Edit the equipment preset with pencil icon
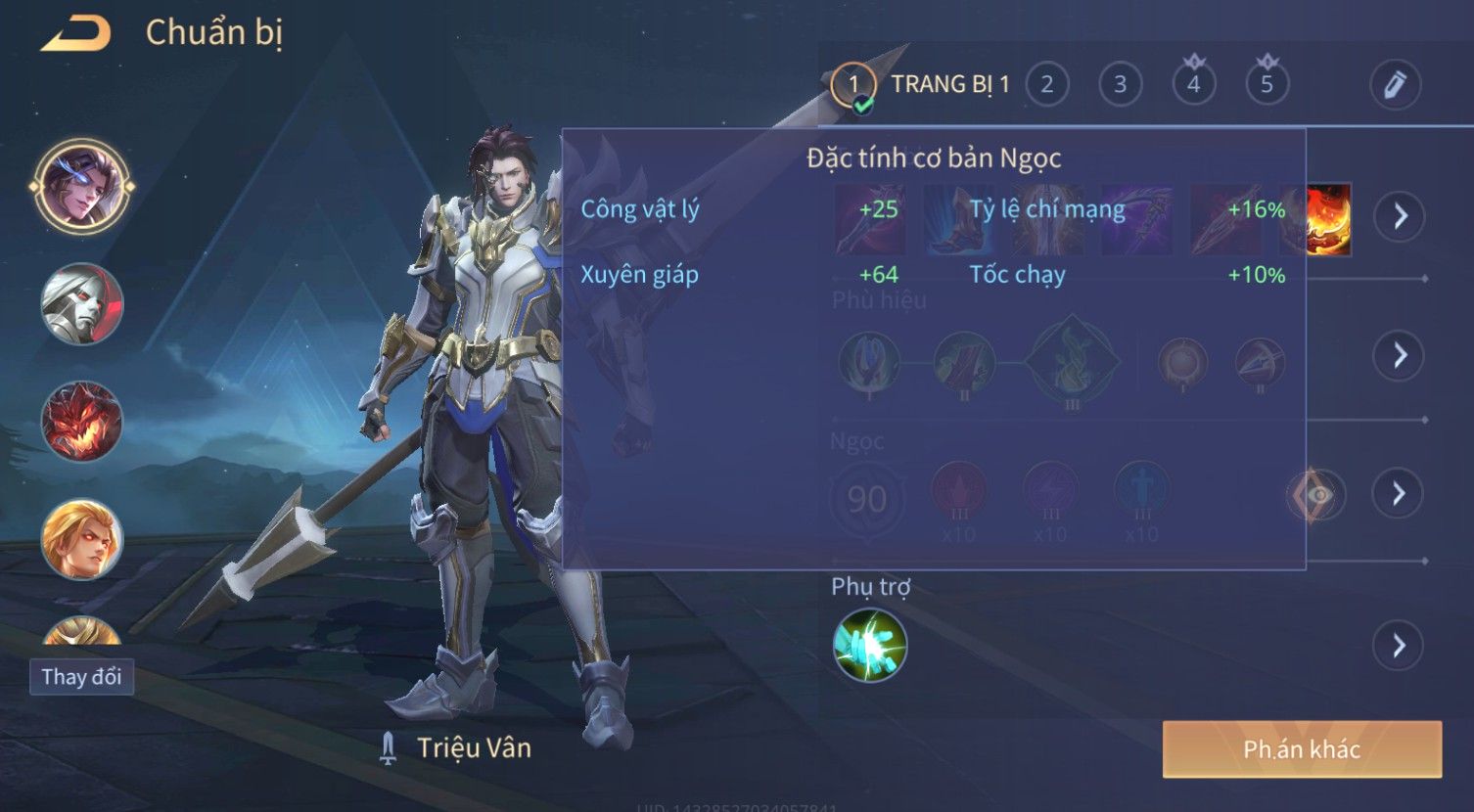Viewport: 1474px width, 812px height. click(x=1395, y=85)
